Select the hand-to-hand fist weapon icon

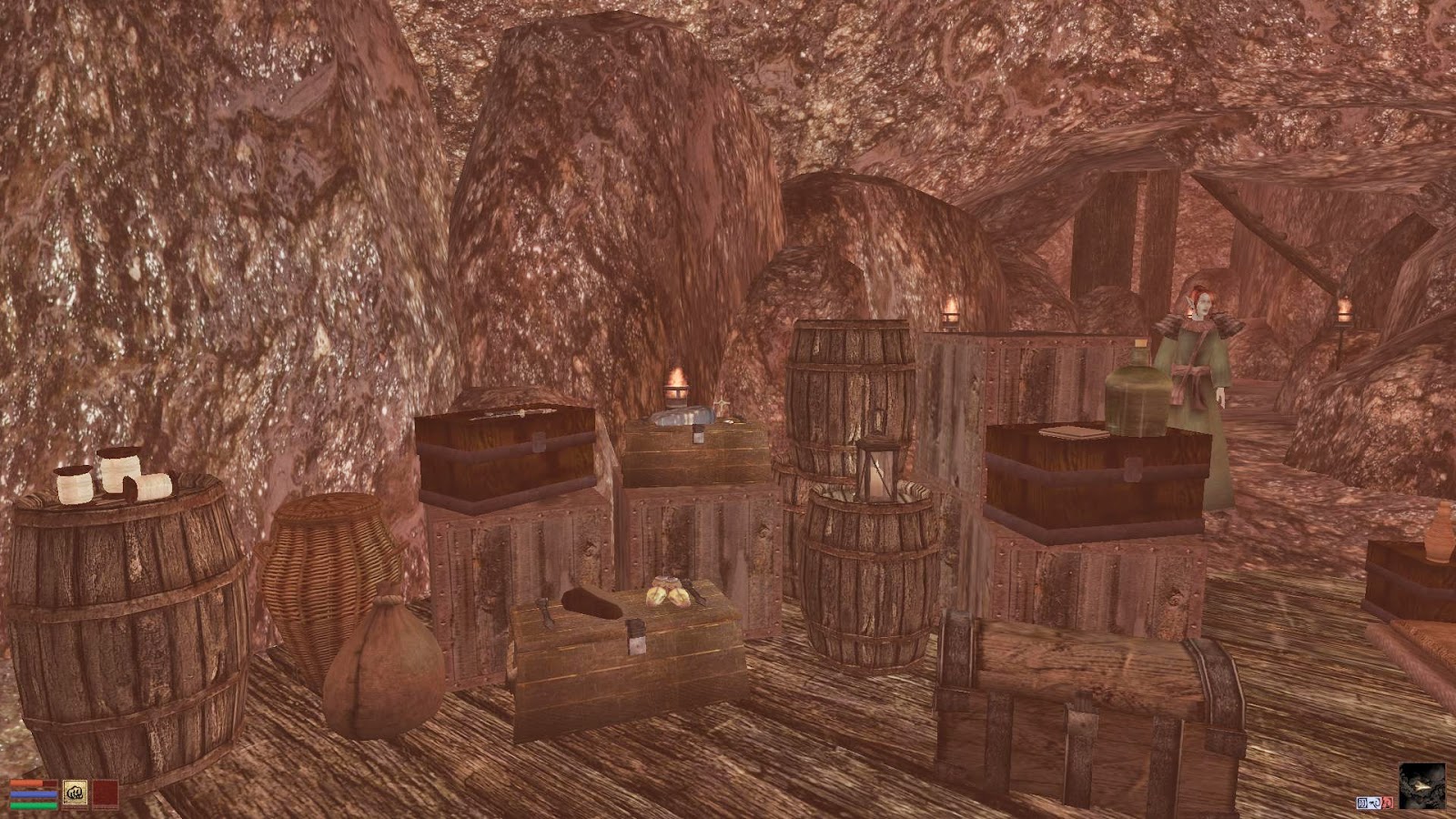(x=75, y=794)
